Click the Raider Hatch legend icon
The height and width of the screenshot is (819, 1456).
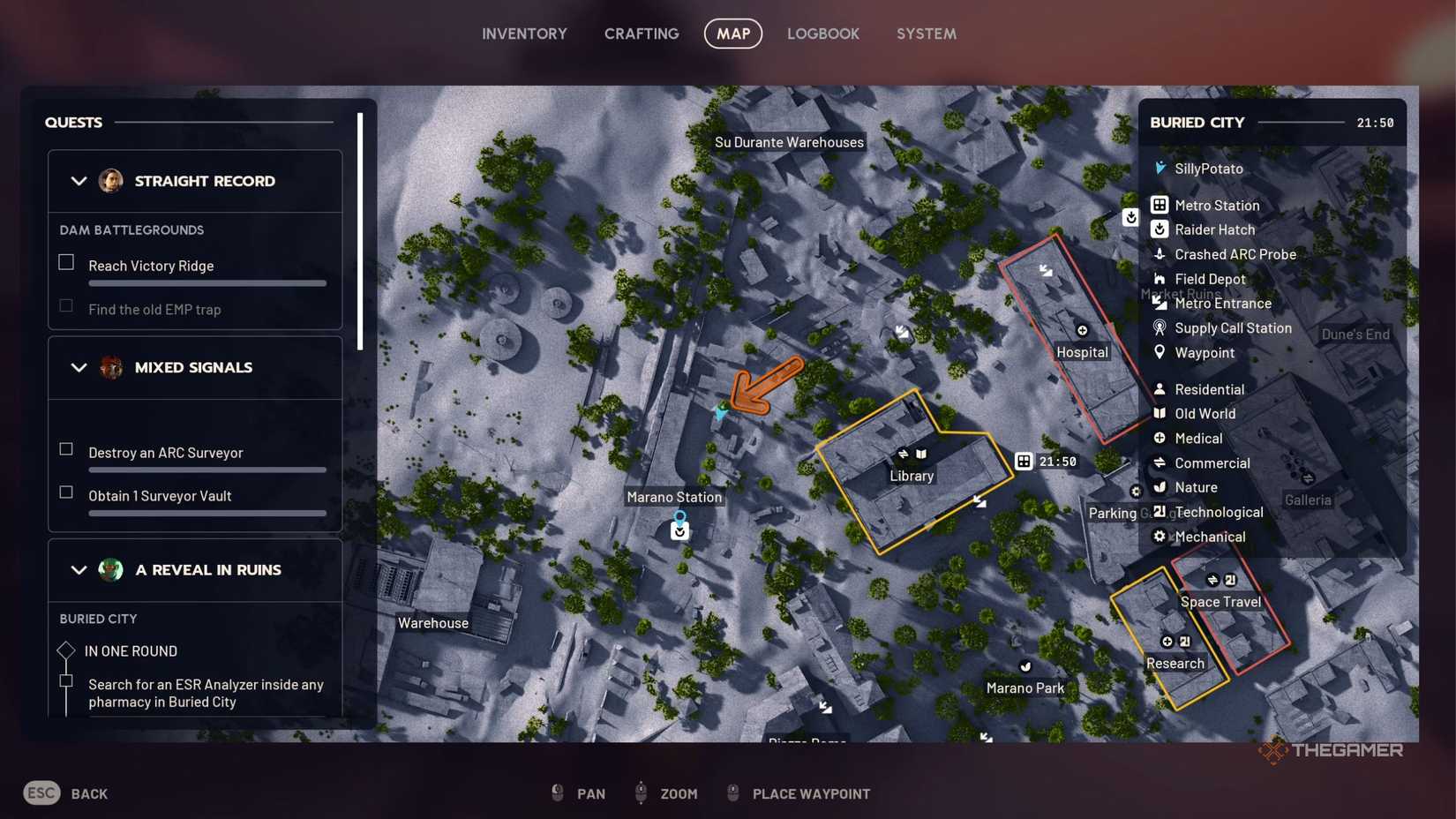(1160, 229)
